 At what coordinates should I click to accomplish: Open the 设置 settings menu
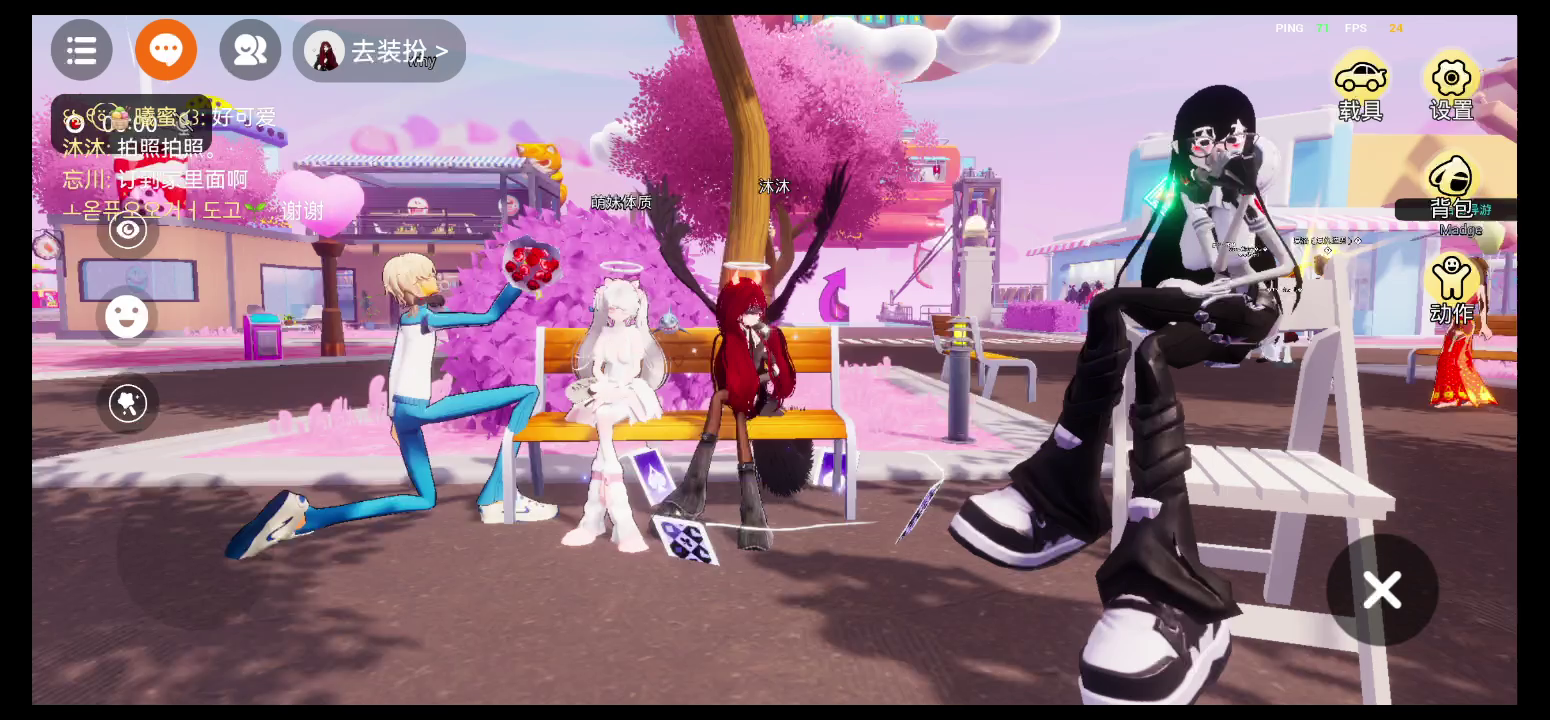point(1451,88)
